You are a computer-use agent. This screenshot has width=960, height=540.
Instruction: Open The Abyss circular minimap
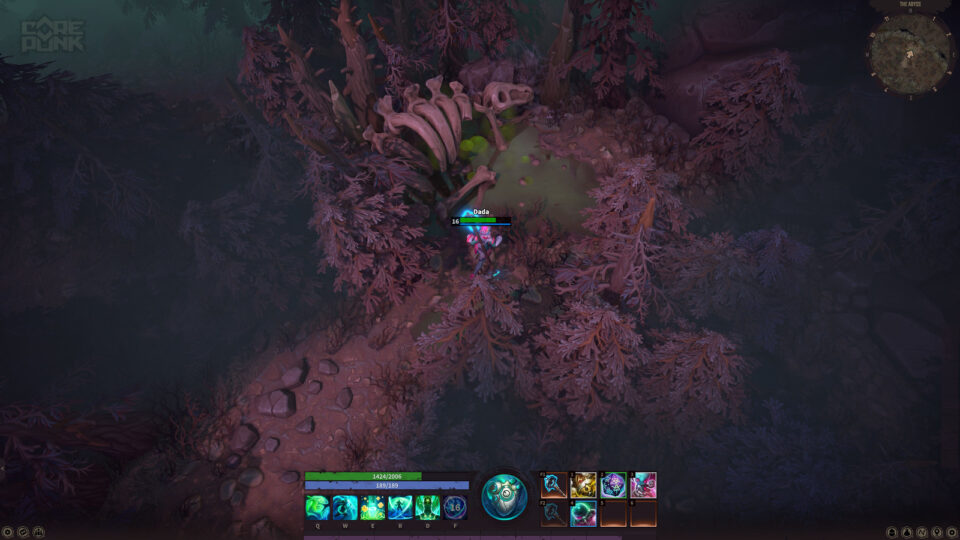[x=910, y=53]
